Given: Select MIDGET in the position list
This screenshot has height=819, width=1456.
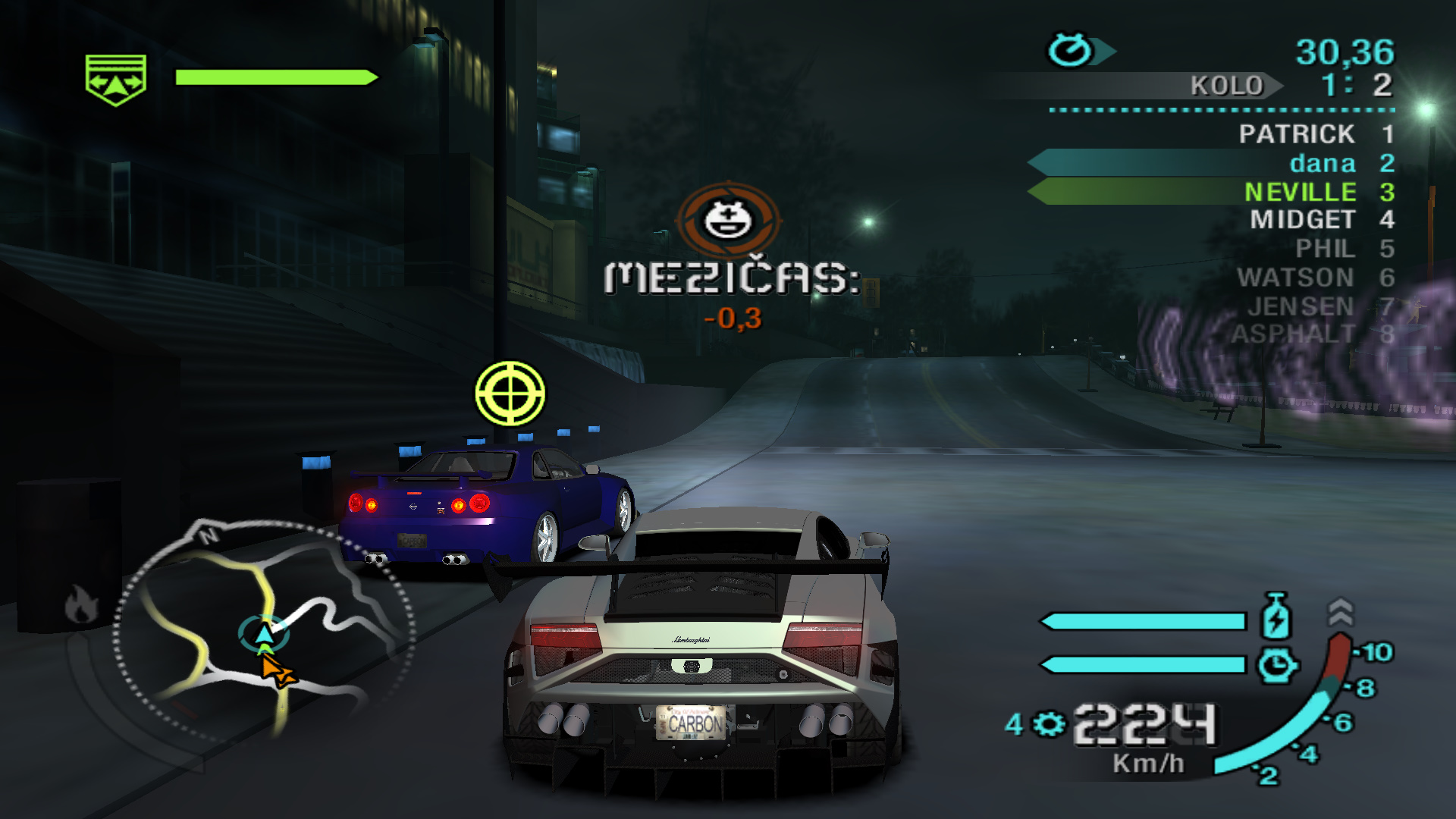Looking at the screenshot, I should click(x=1302, y=220).
